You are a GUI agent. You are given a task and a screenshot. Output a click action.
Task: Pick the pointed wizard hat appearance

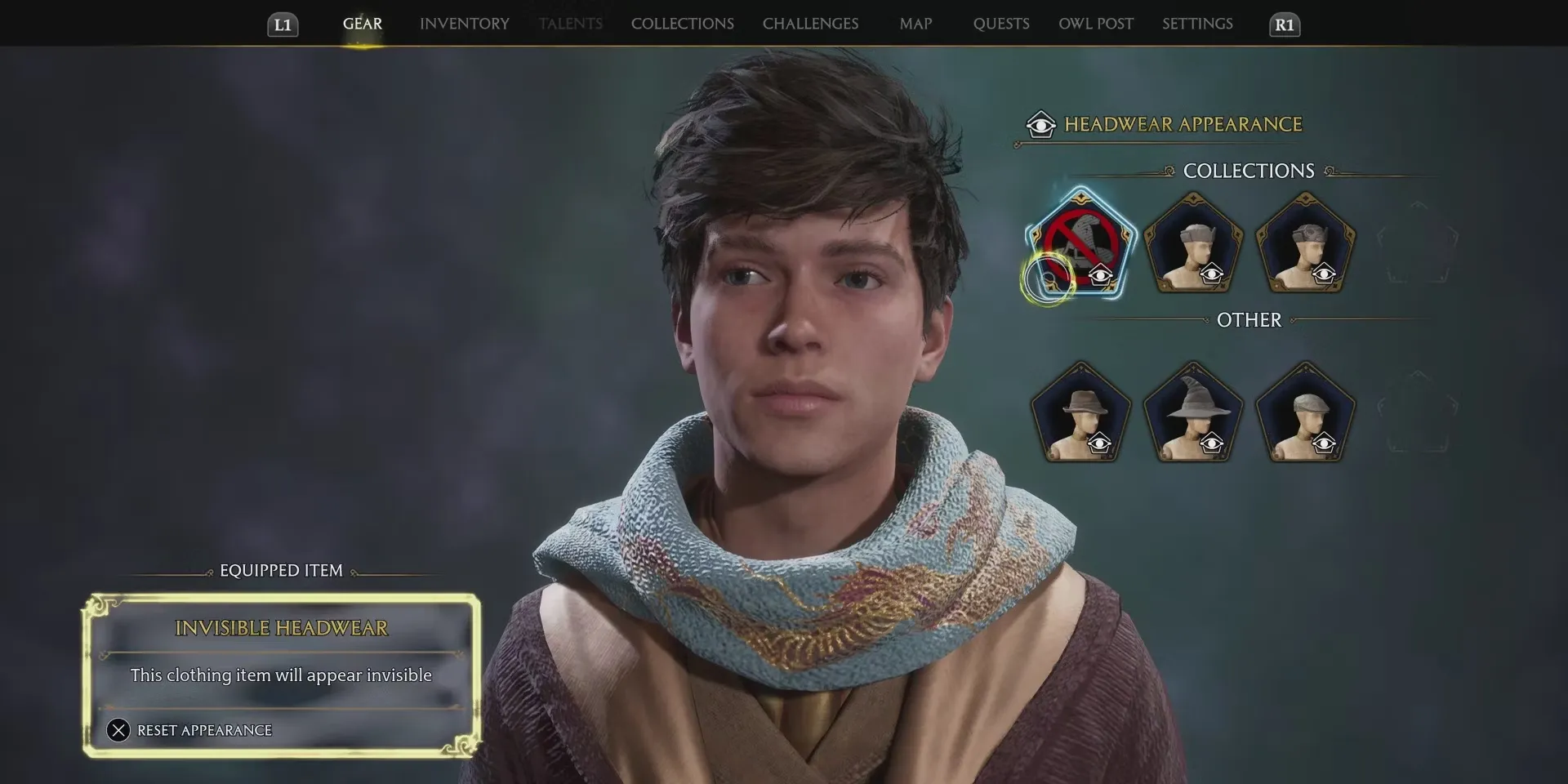[1193, 413]
